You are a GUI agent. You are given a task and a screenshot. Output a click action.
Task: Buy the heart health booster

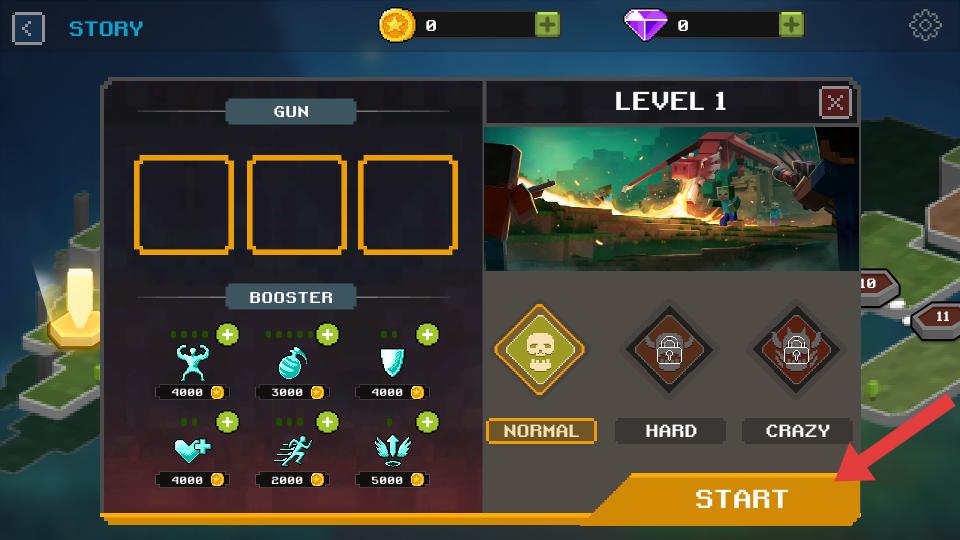click(x=228, y=422)
